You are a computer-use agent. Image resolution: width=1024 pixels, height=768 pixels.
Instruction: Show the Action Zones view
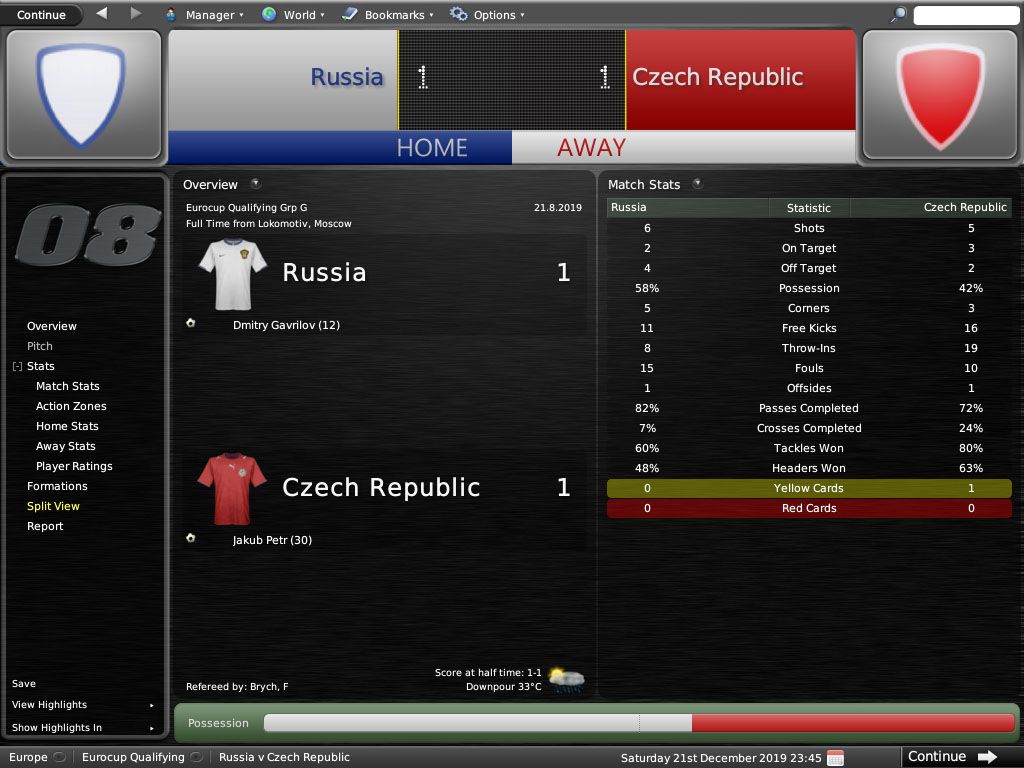(71, 406)
